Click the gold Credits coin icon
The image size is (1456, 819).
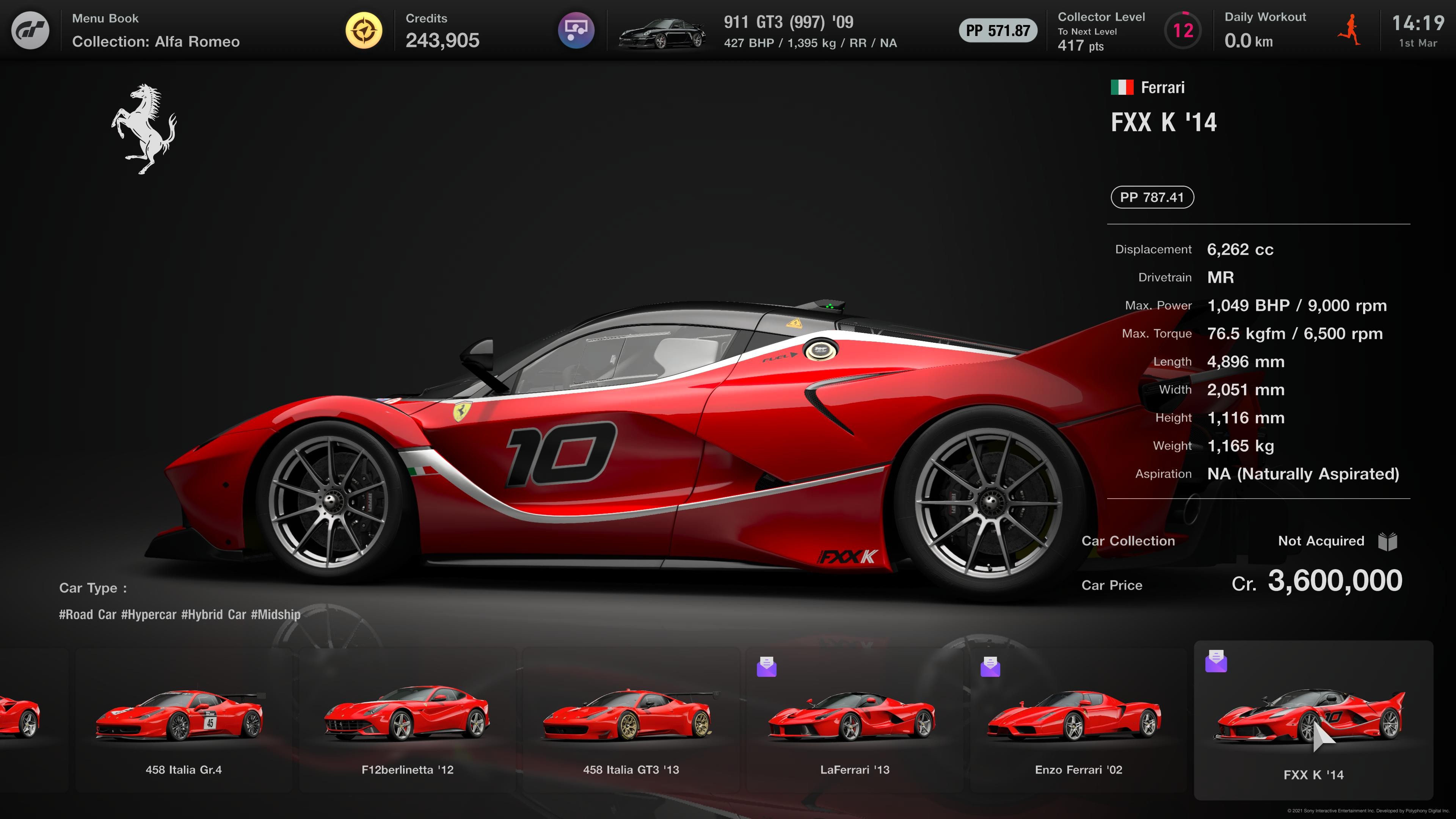364,30
